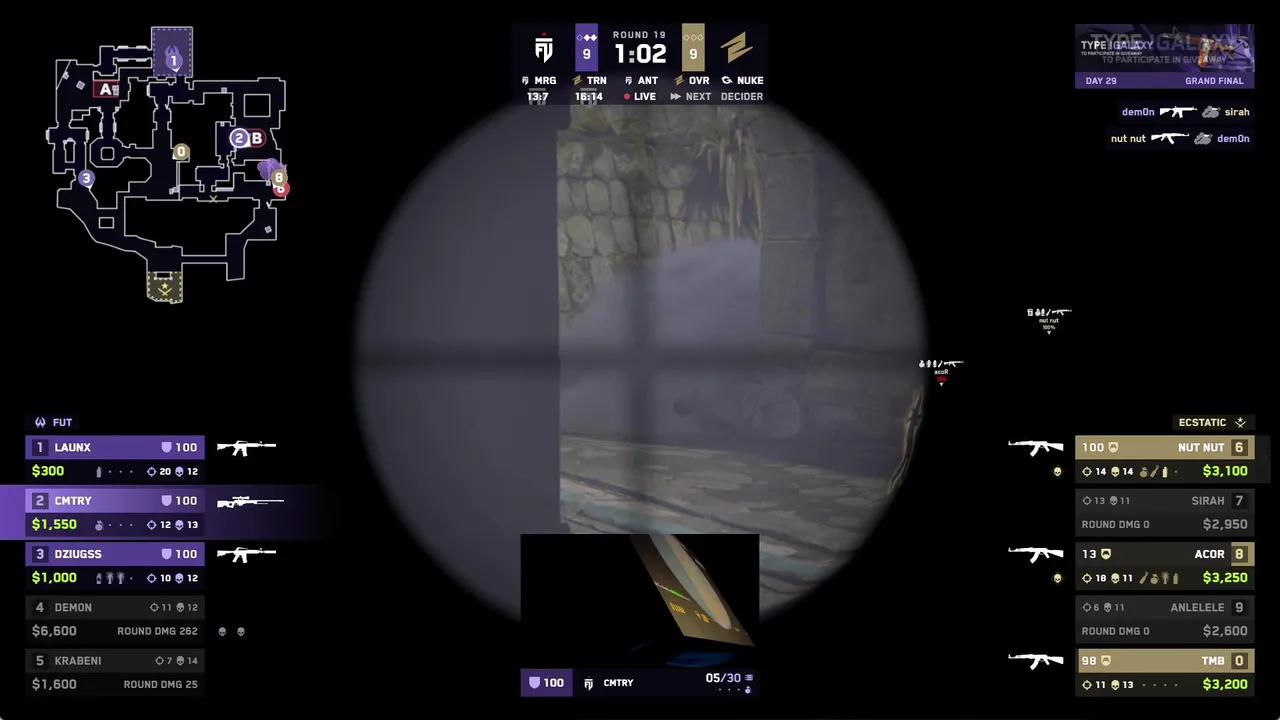The height and width of the screenshot is (720, 1280).
Task: Click the skull icon next to ACOR's panel
Action: (1057, 578)
